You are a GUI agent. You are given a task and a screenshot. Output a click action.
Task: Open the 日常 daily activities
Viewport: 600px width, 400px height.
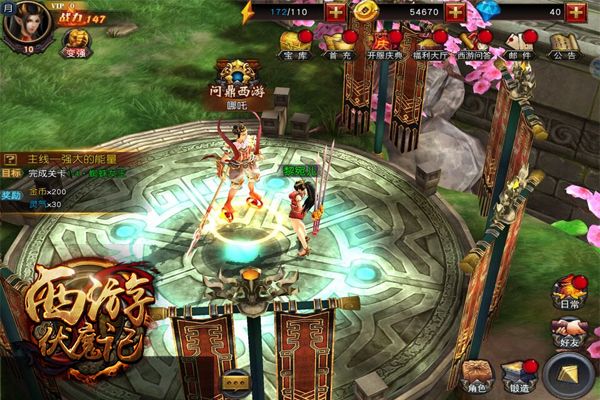click(x=570, y=293)
